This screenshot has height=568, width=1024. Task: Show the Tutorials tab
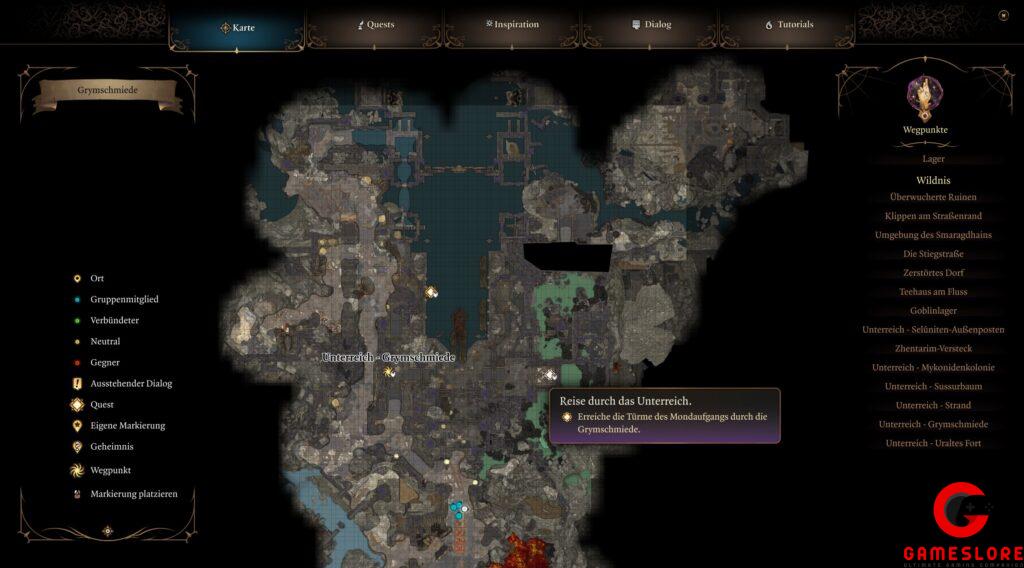[x=789, y=24]
